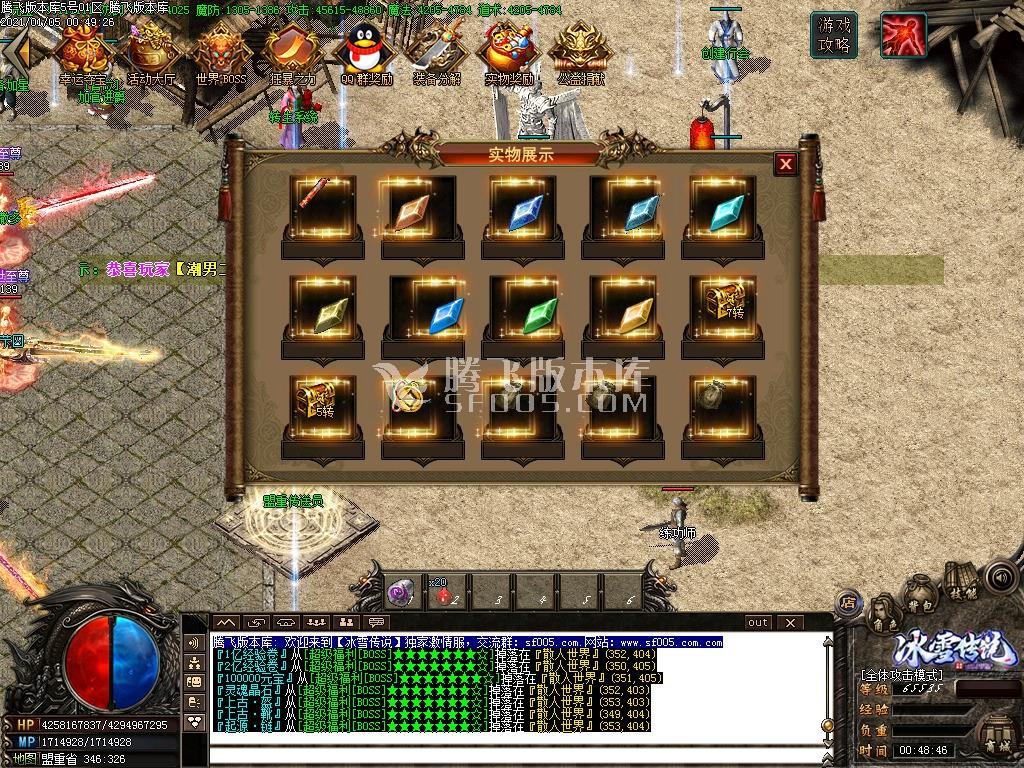The height and width of the screenshot is (768, 1024).
Task: Select the 7转 treasure chest reward
Action: (x=722, y=303)
